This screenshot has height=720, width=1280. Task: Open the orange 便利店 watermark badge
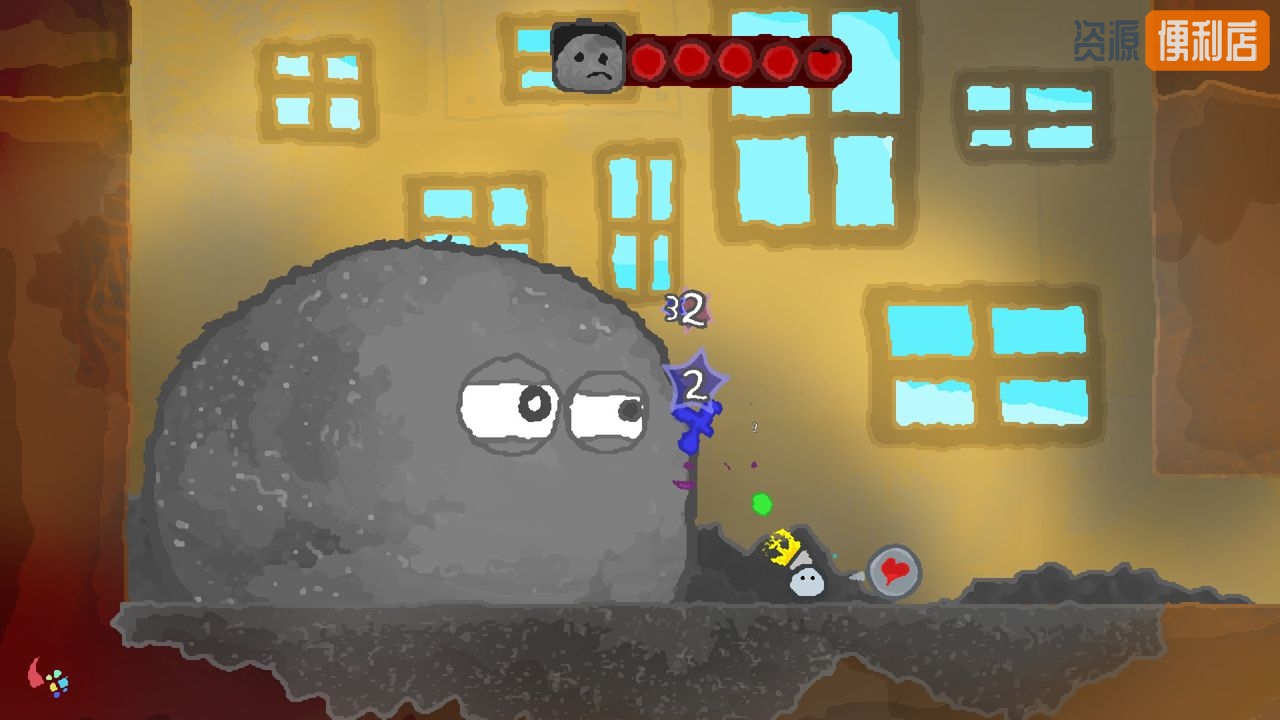[1206, 41]
